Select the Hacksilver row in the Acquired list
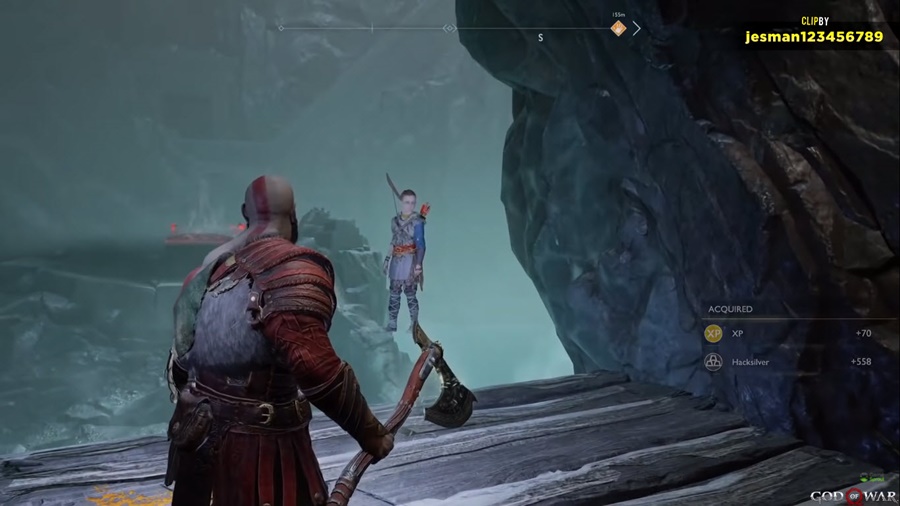 (790, 362)
